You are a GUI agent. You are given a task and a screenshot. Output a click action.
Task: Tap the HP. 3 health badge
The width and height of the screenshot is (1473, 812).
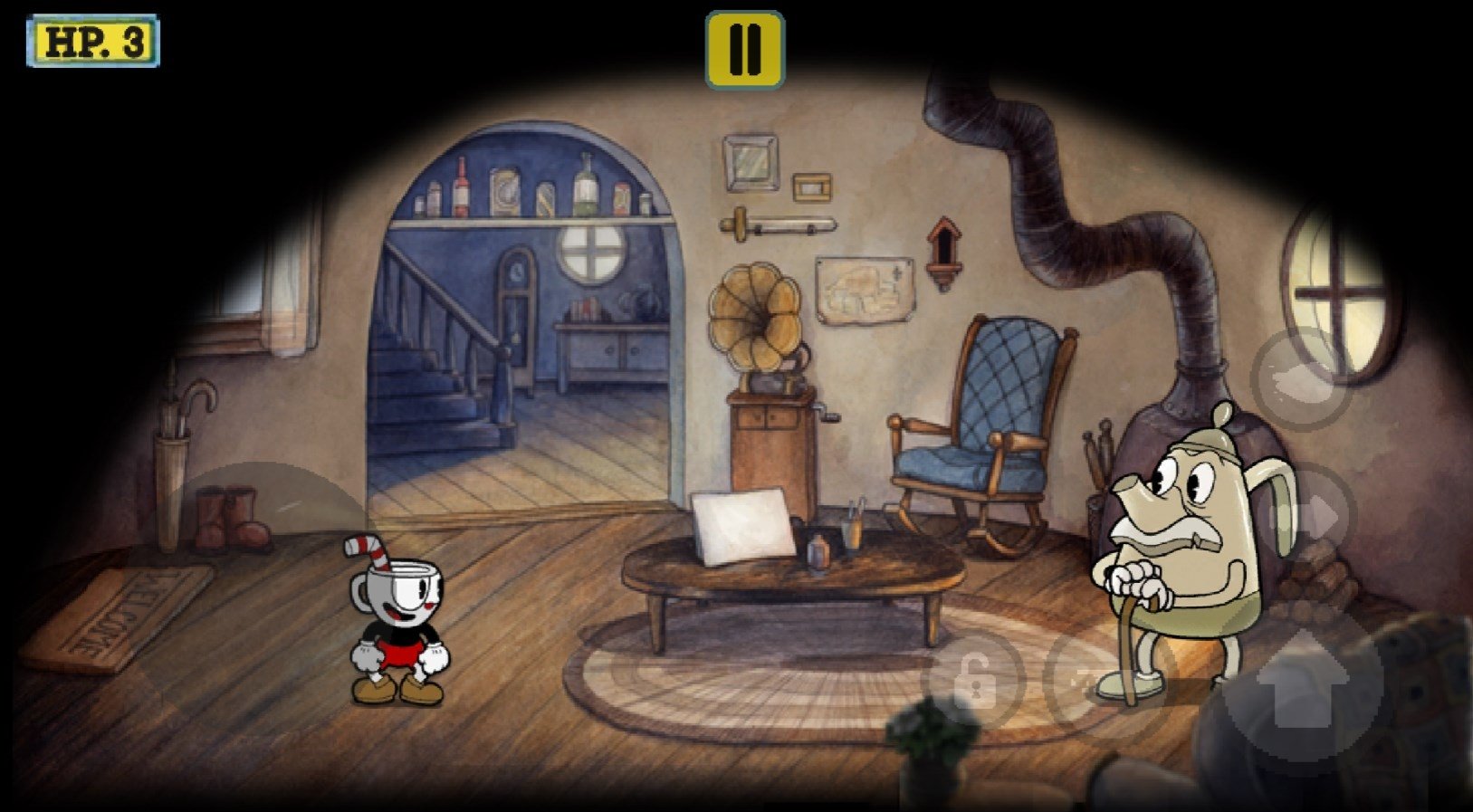click(x=93, y=38)
